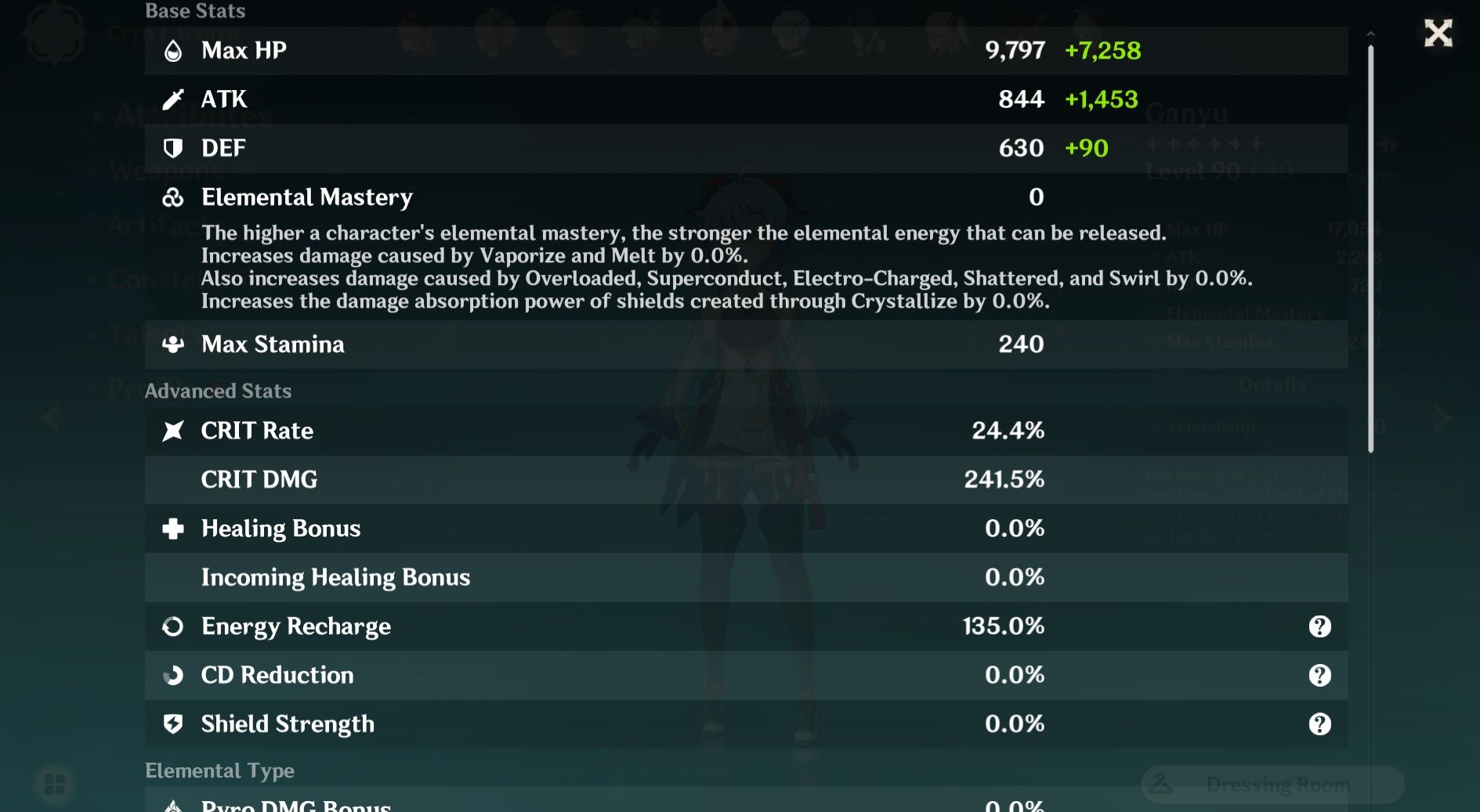Click the Max Stamina icon
Viewport: 1480px width, 812px height.
(174, 344)
